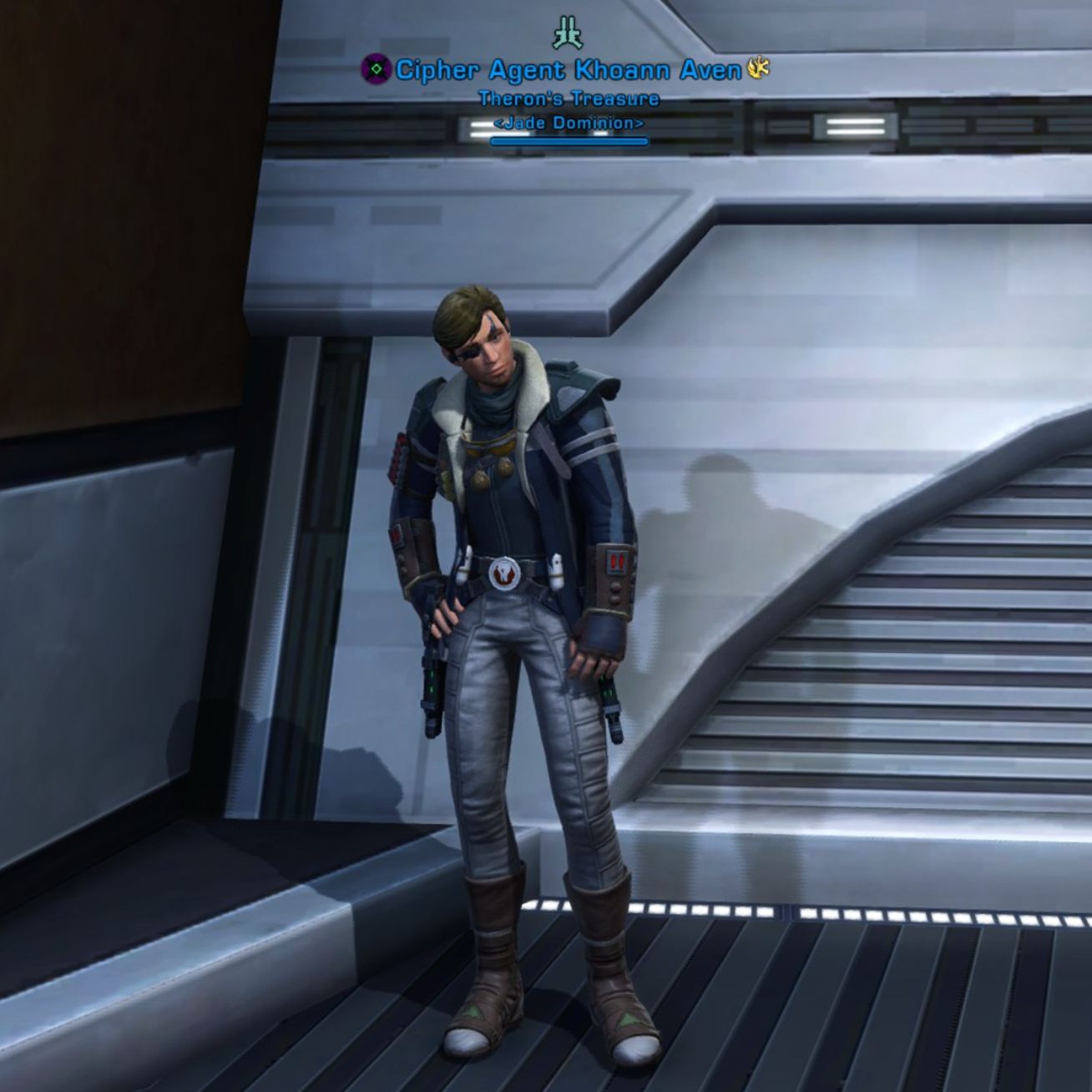Select the Cipher Agent Khoann Aven nameplate

point(568,70)
